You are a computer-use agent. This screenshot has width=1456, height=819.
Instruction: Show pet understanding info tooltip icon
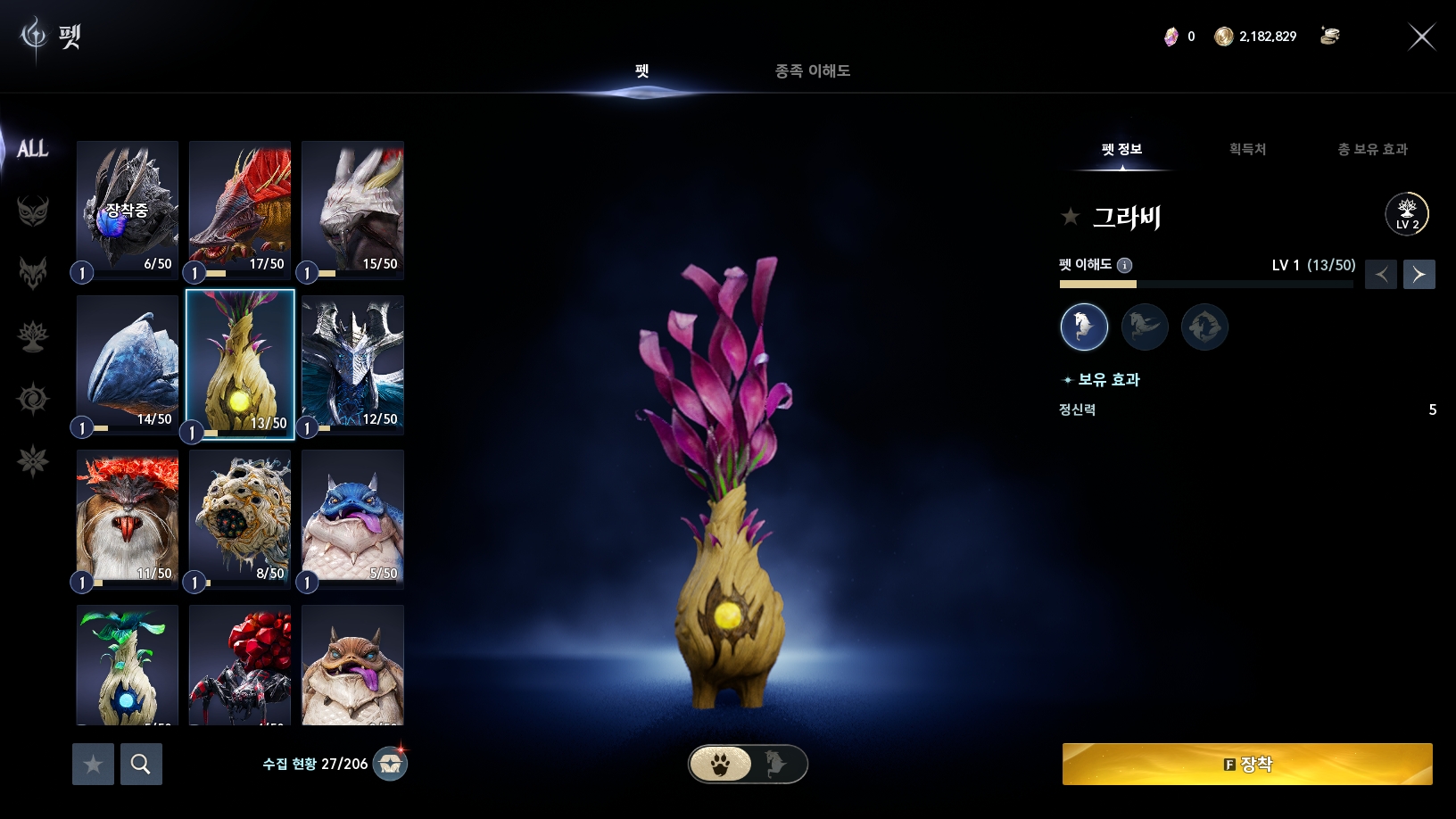[1125, 265]
